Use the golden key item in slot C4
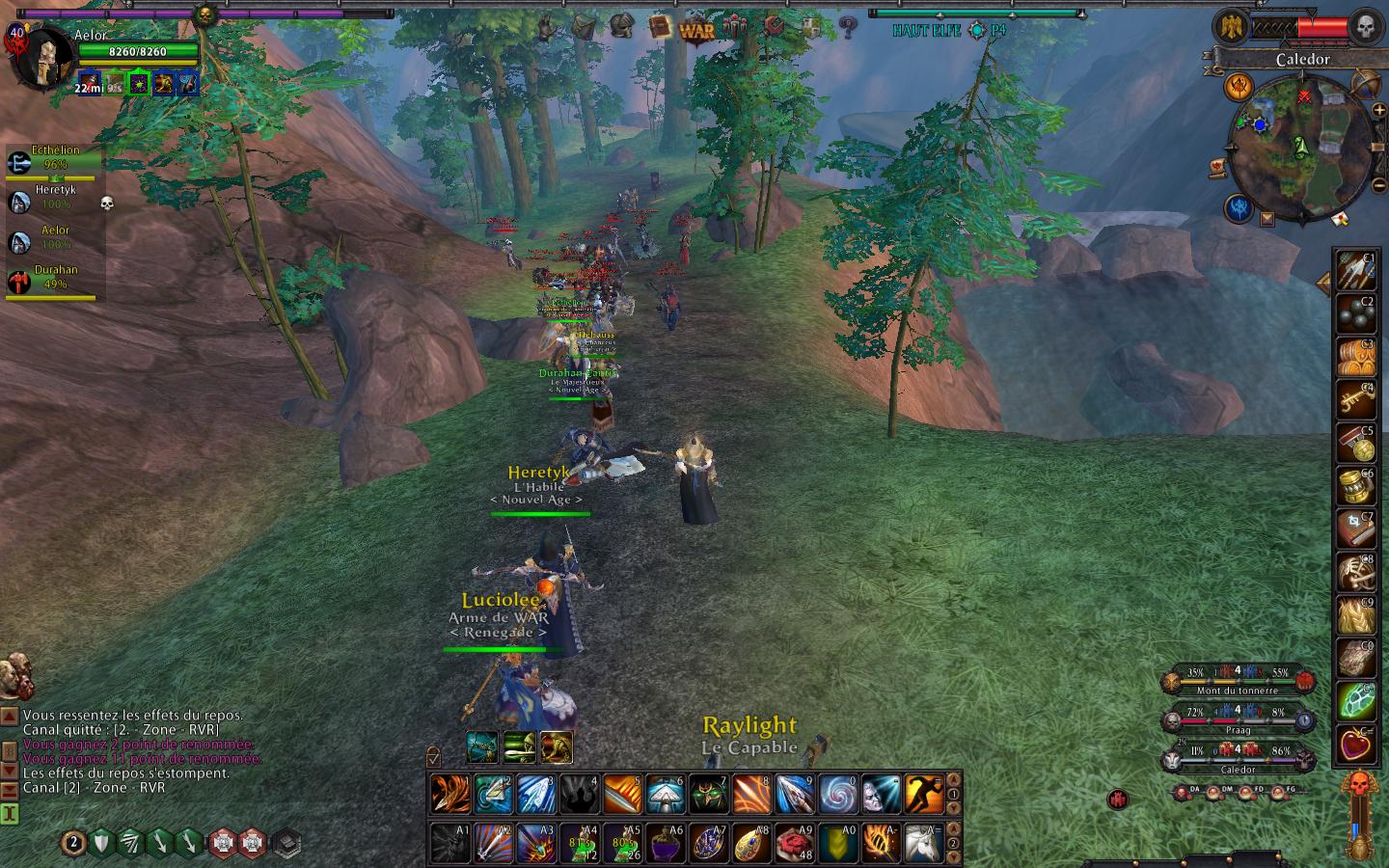Screen dimensions: 1389x868 point(1354,397)
